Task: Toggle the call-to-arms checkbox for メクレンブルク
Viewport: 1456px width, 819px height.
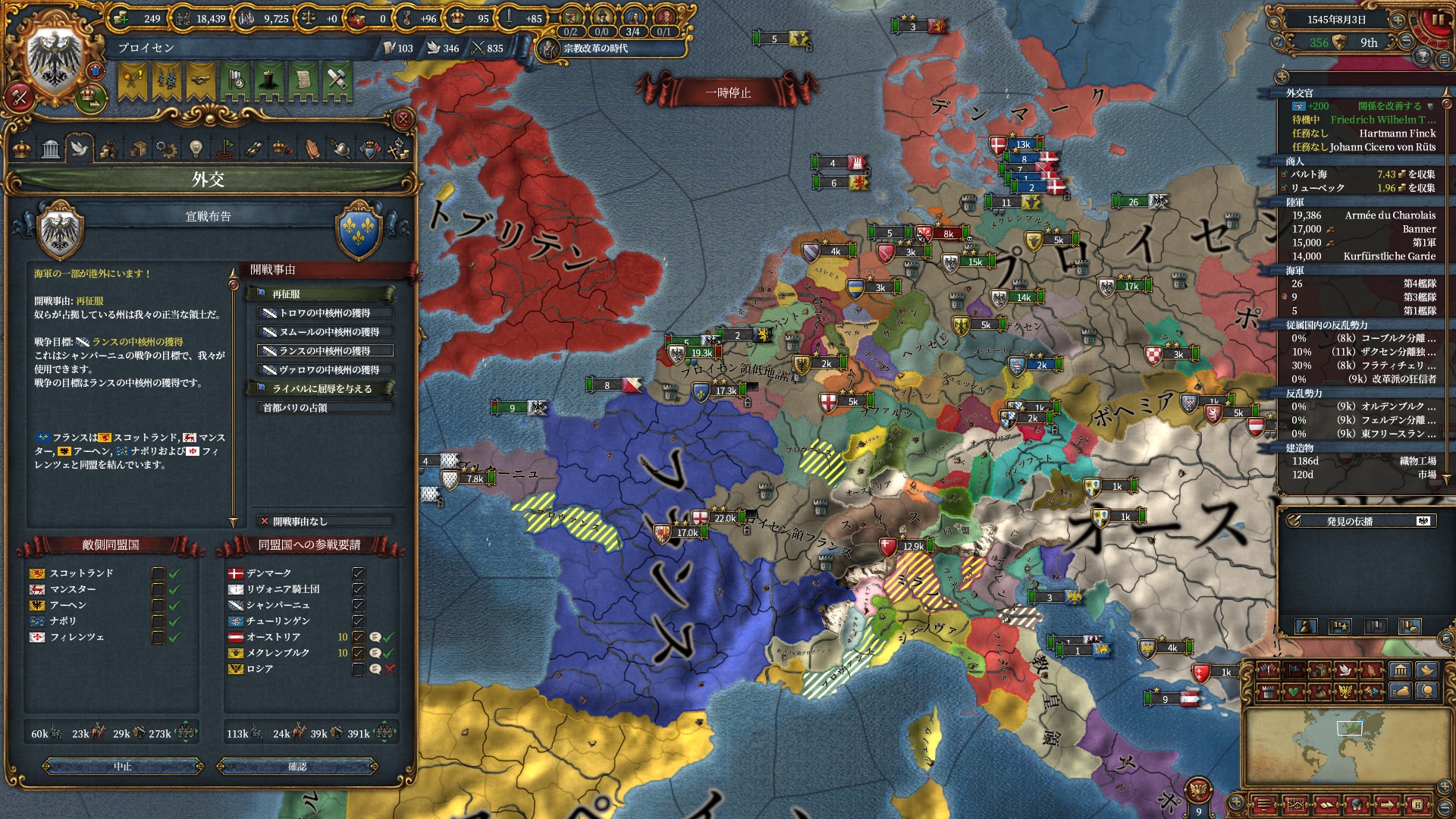Action: click(359, 653)
